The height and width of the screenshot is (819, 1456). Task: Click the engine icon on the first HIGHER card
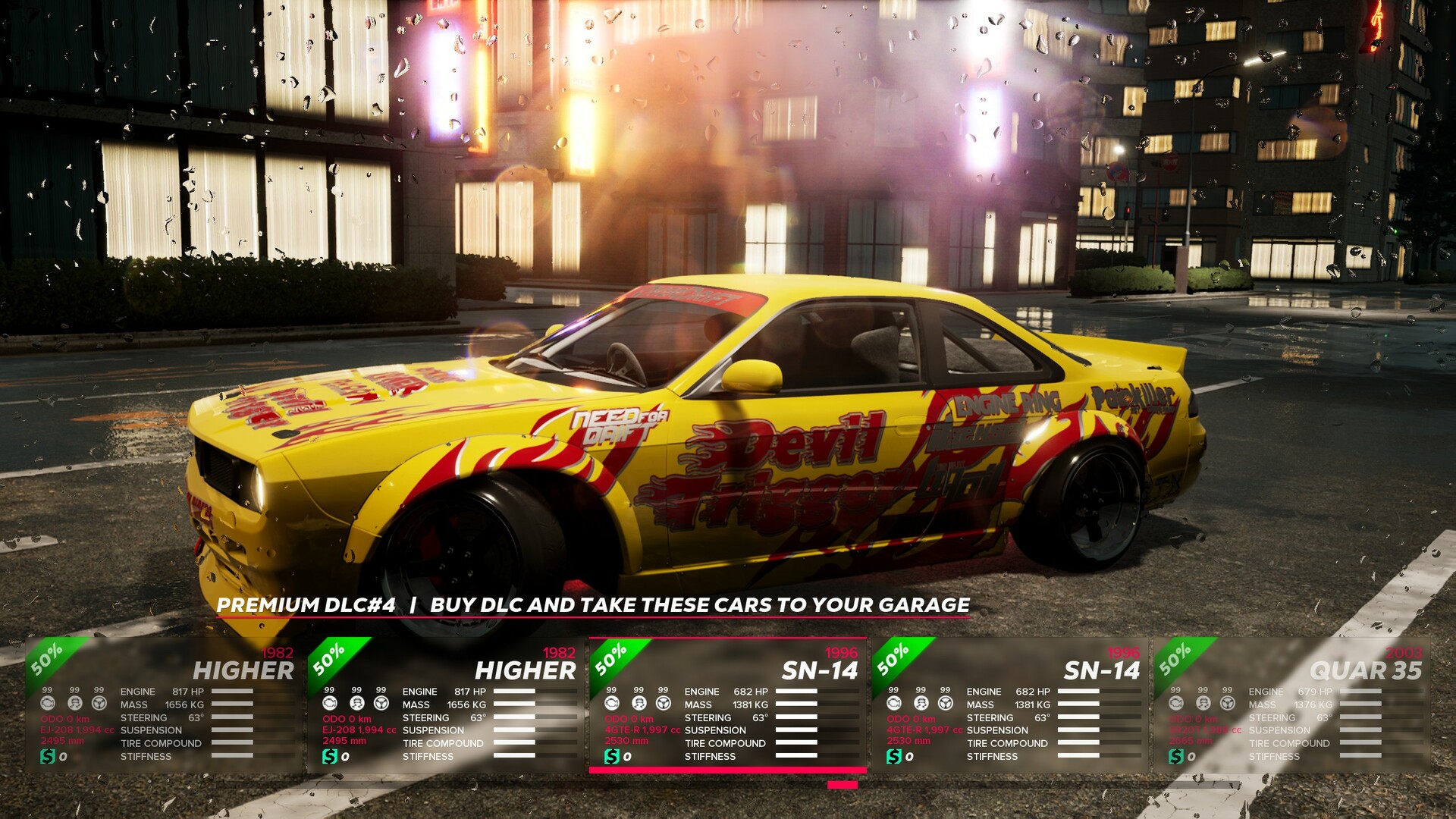click(x=48, y=703)
